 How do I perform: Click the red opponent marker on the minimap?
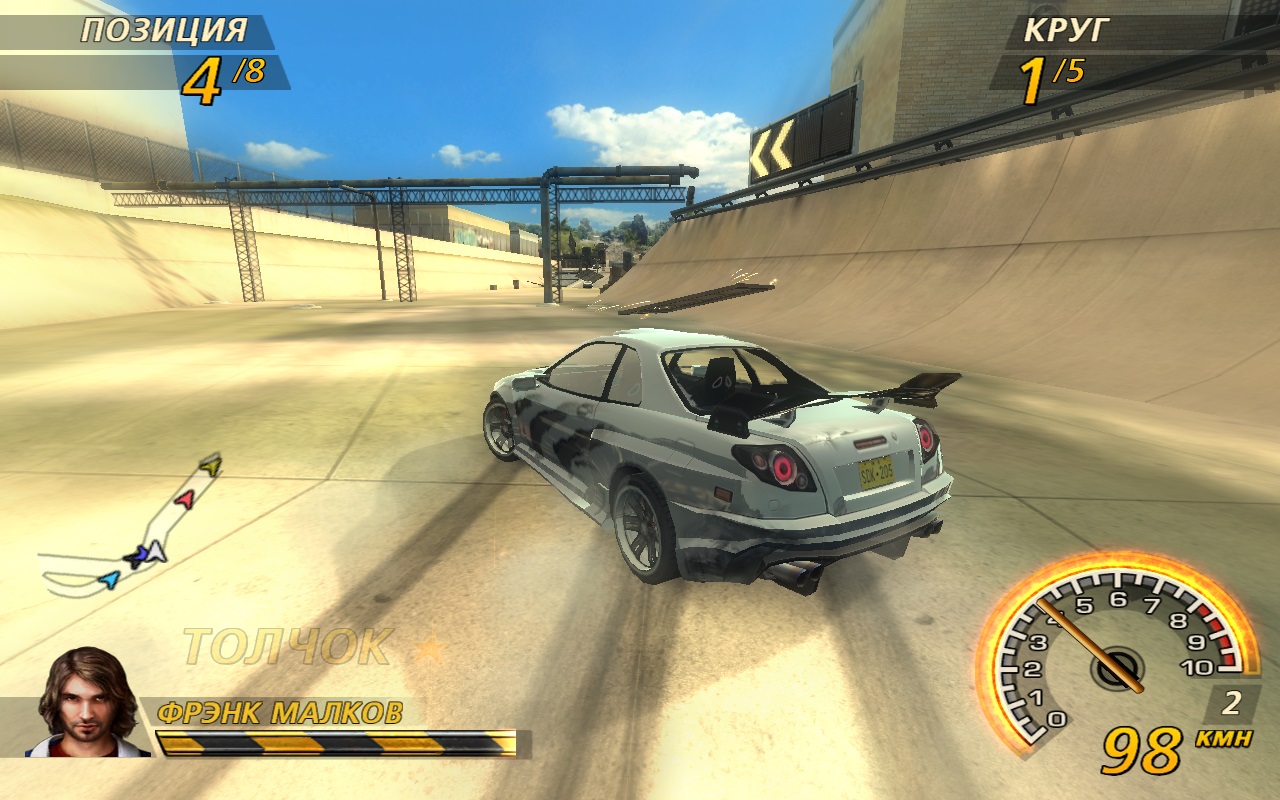(184, 498)
